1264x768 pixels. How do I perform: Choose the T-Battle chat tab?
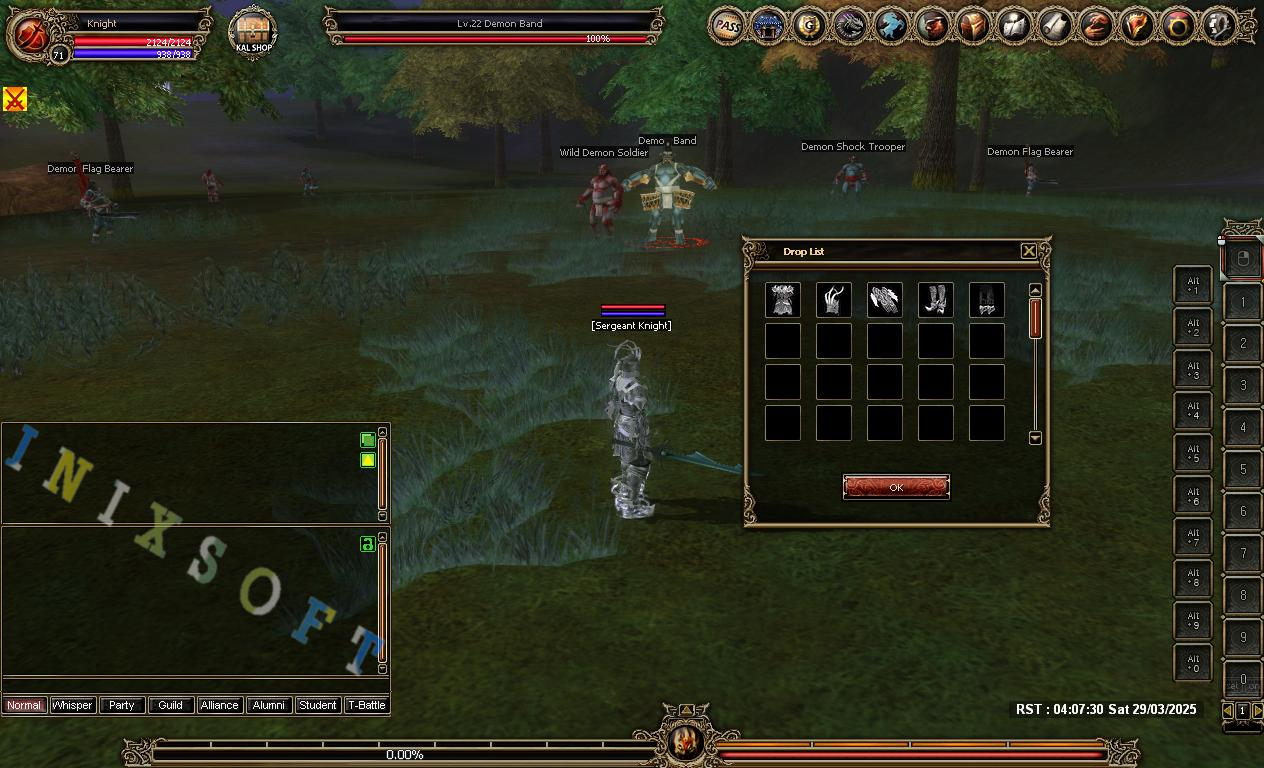pyautogui.click(x=366, y=705)
